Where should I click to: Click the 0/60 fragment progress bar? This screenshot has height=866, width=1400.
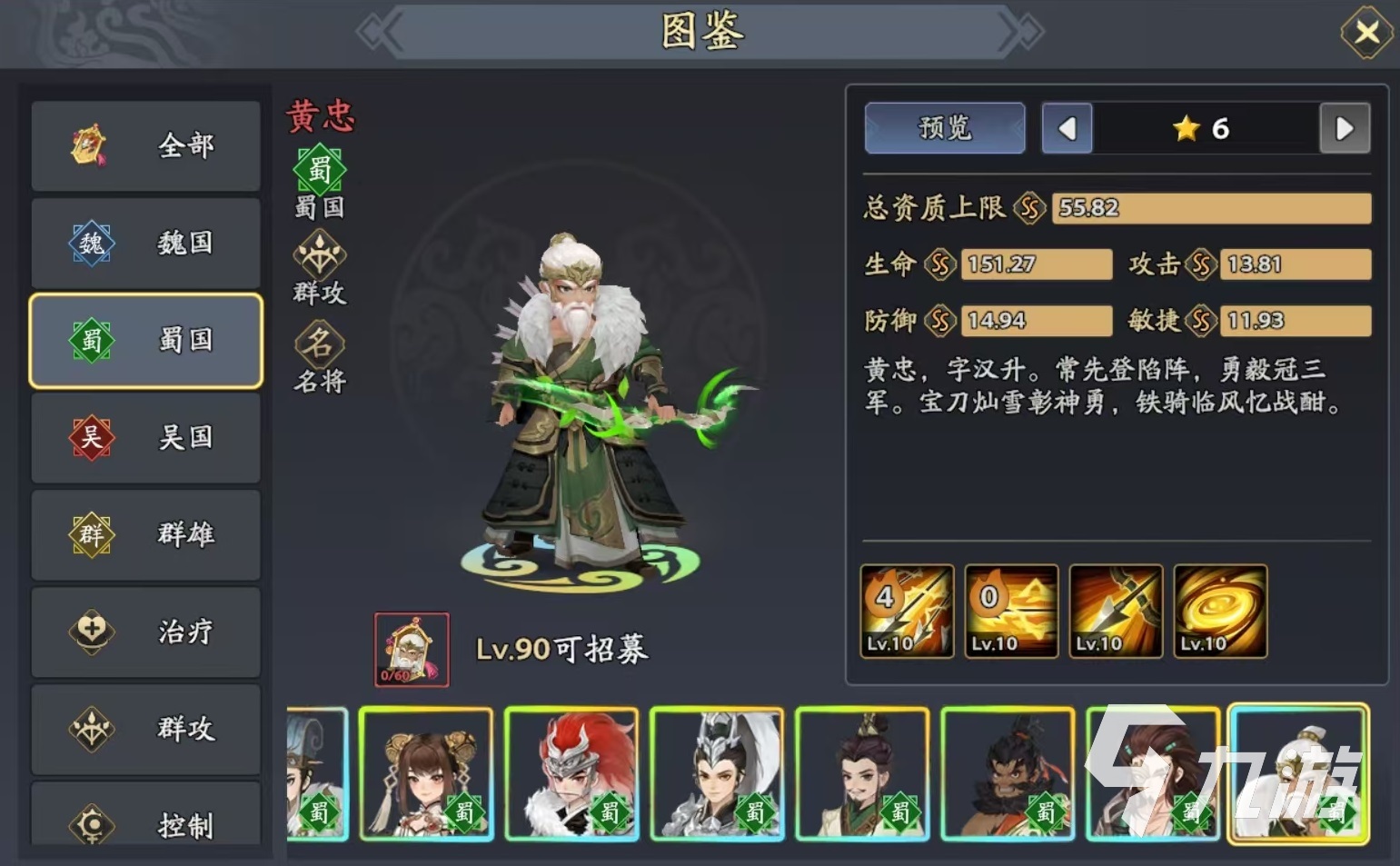(x=411, y=676)
